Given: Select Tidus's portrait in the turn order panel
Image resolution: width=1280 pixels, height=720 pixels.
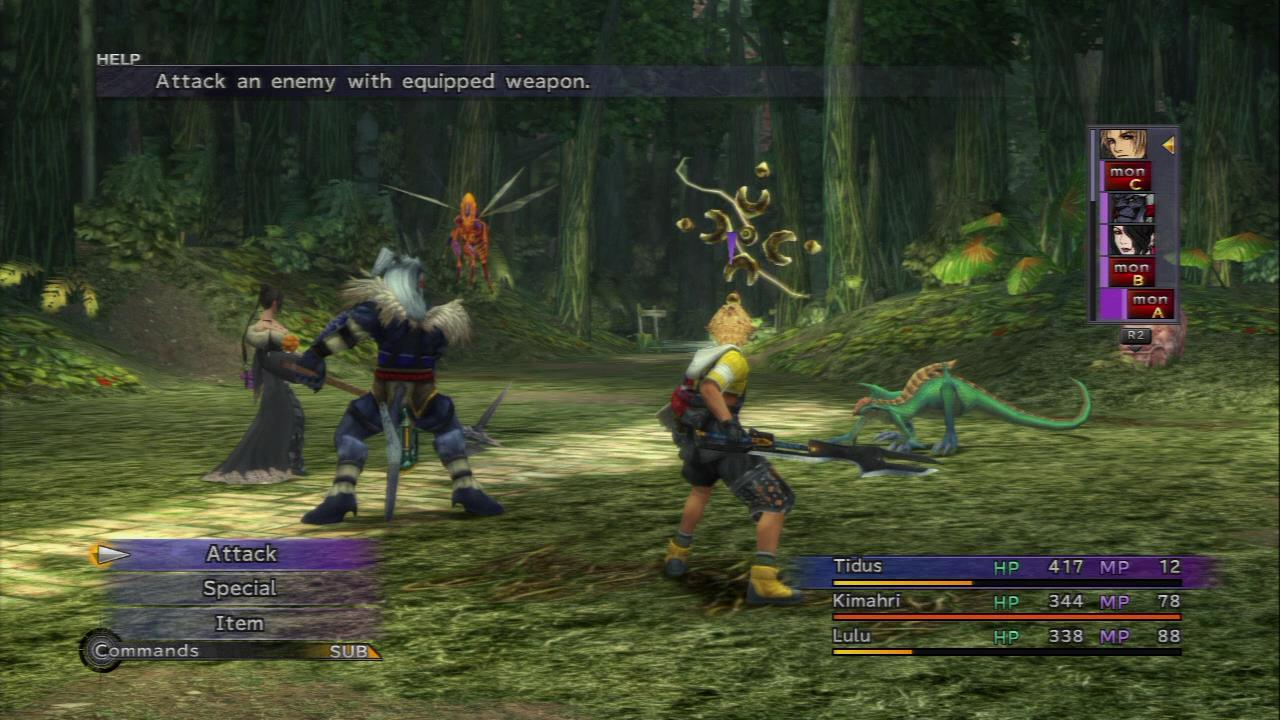Looking at the screenshot, I should pos(1125,142).
